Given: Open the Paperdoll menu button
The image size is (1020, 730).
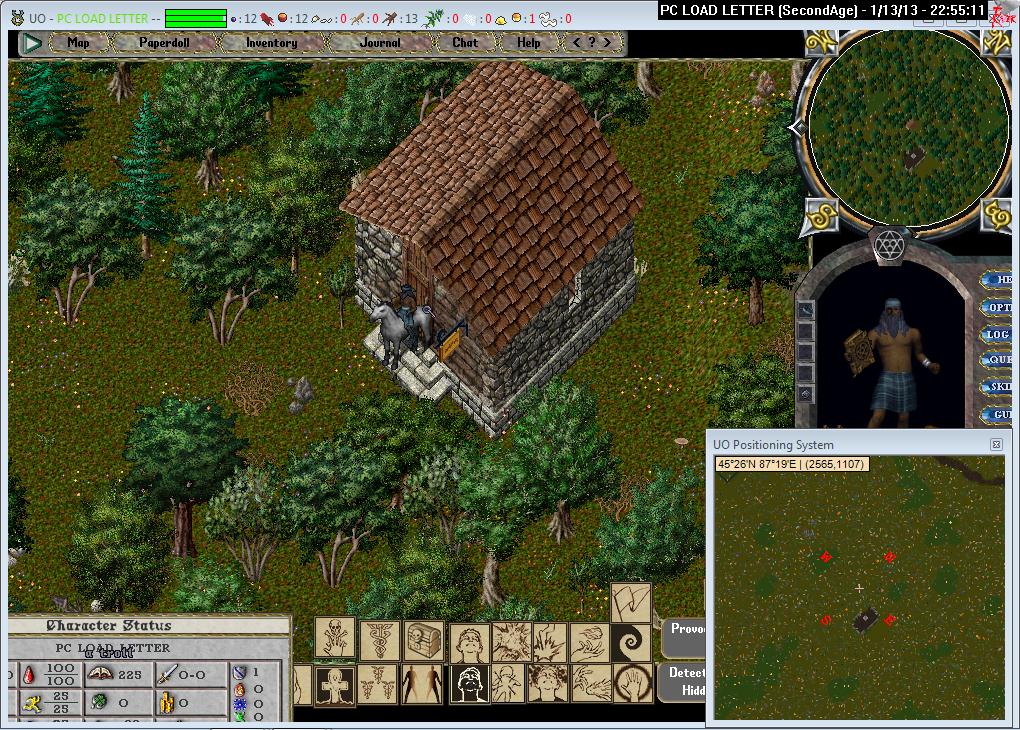Looking at the screenshot, I should [164, 43].
